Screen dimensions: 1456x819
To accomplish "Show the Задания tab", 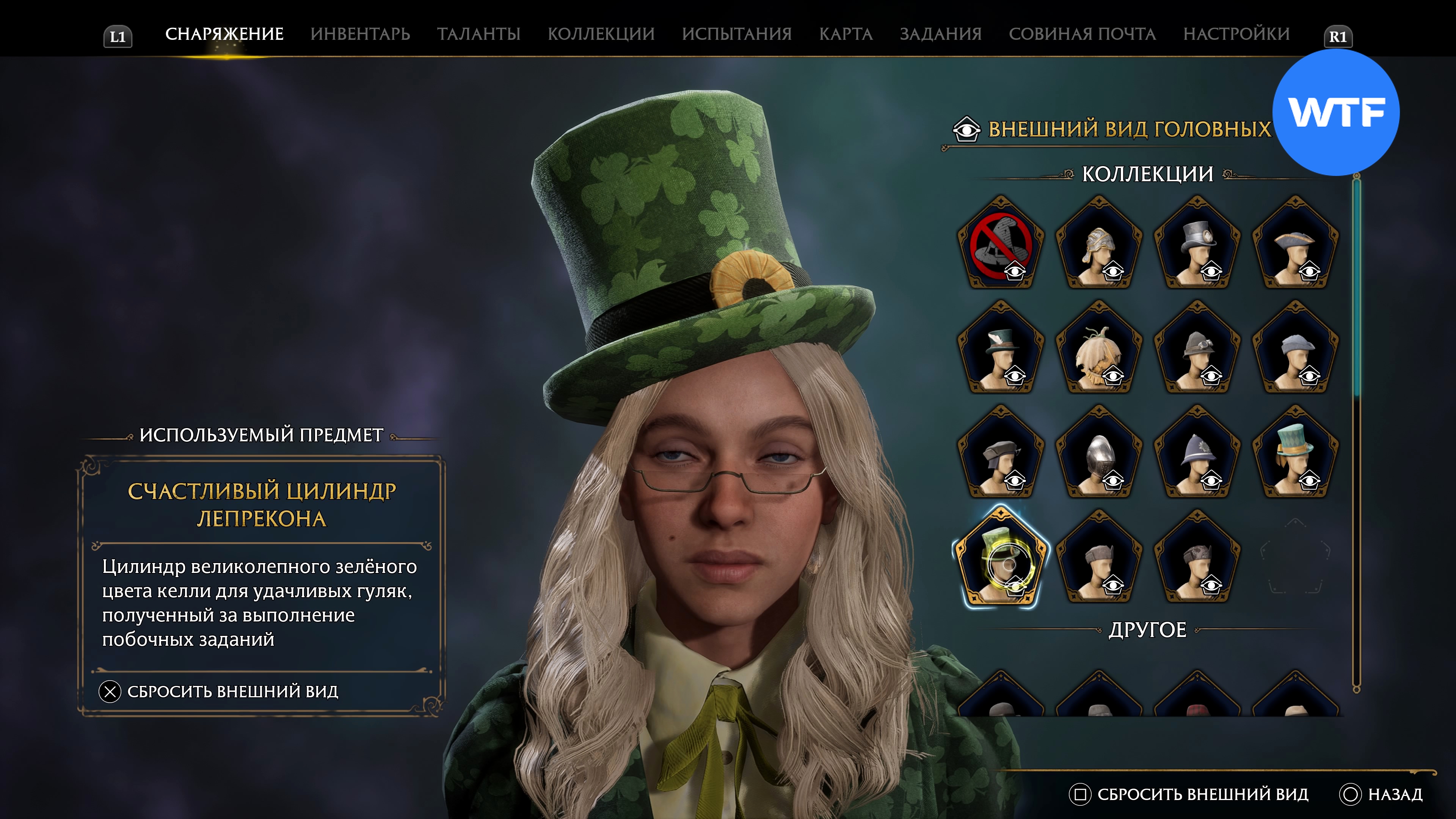I will pyautogui.click(x=940, y=34).
